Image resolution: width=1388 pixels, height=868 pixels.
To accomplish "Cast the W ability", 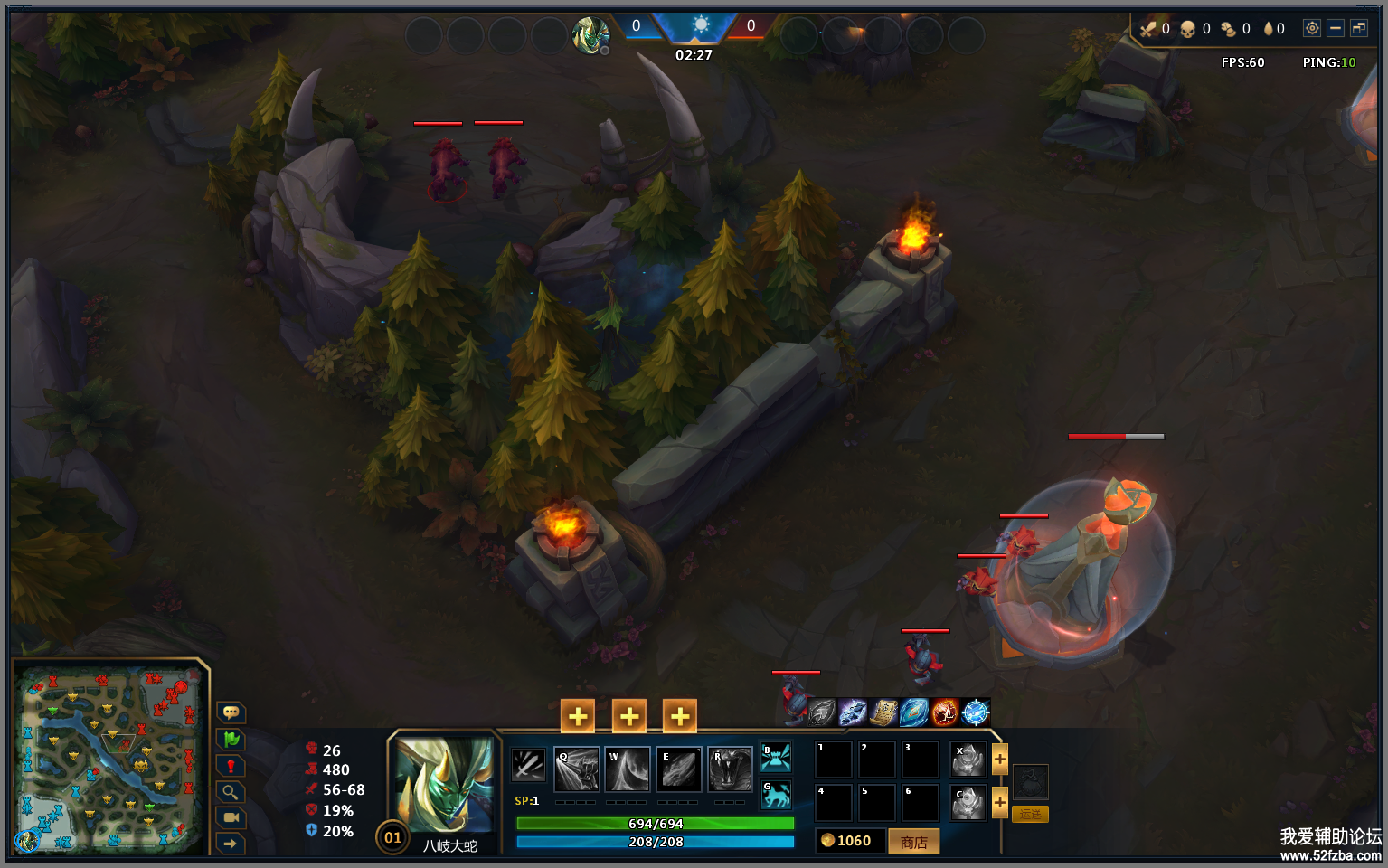I will point(628,769).
